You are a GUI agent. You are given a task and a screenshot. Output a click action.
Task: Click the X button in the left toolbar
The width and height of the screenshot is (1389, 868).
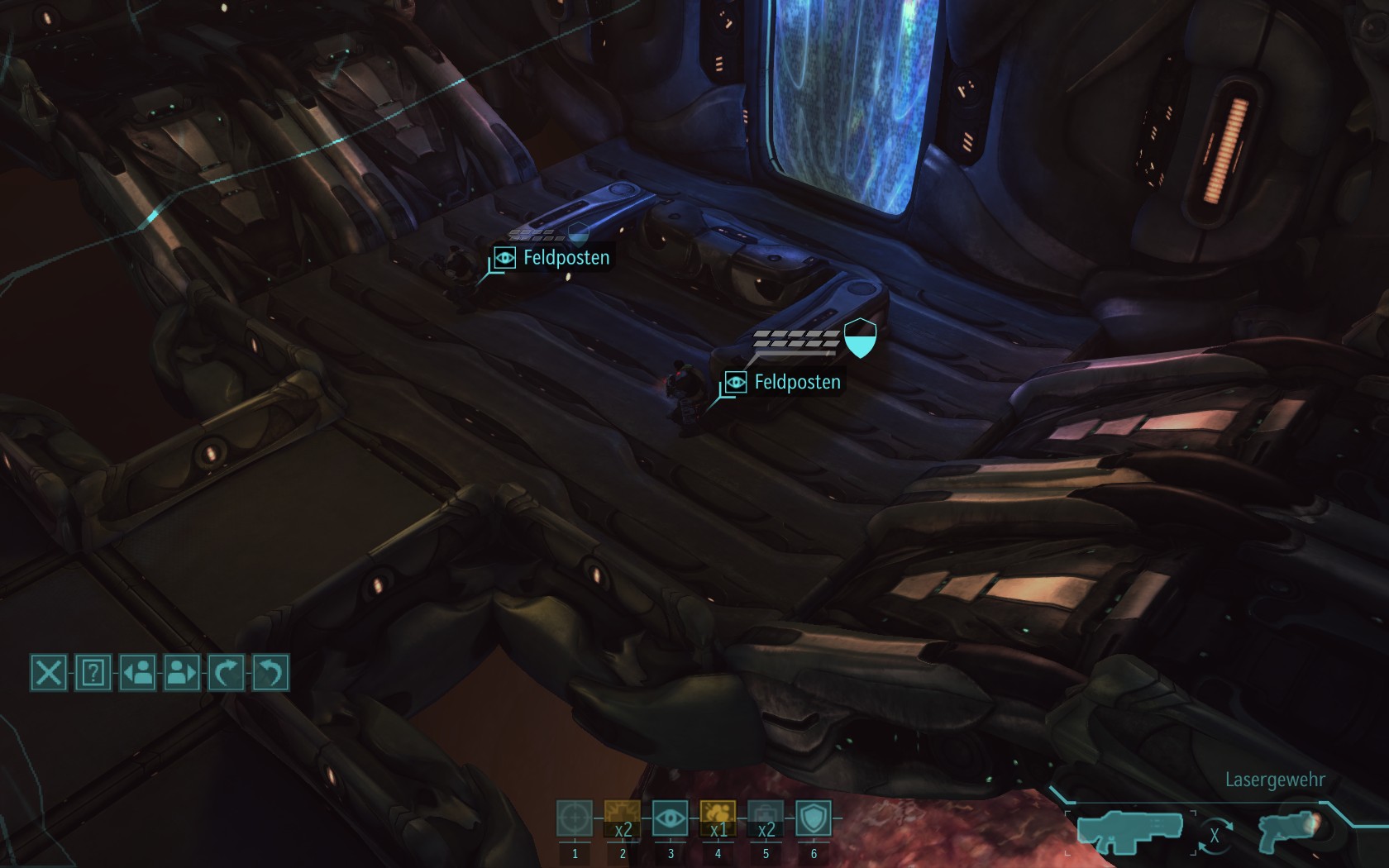point(48,672)
